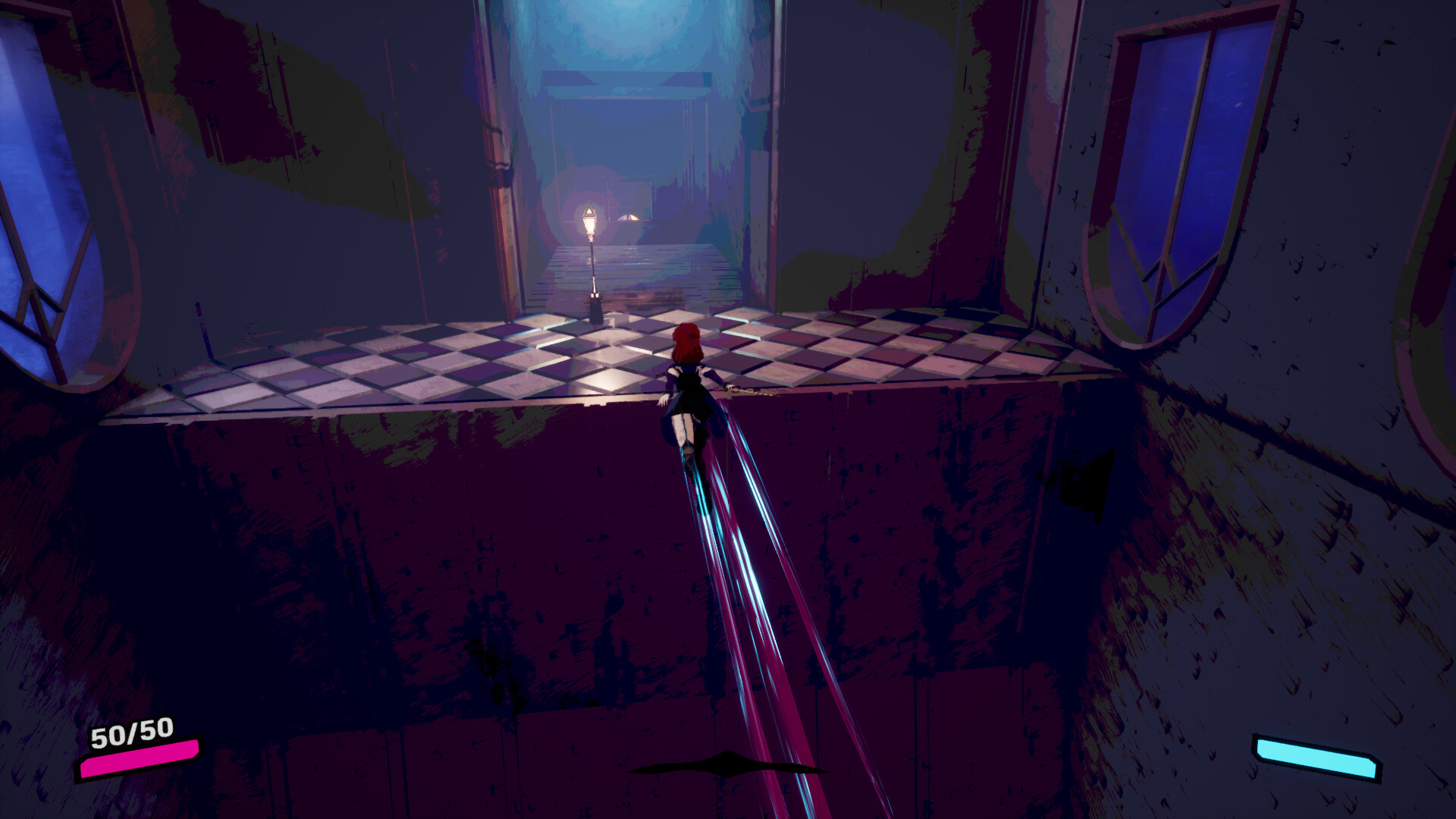Screen dimensions: 1456x819
Task: Click the 50/50 health counter text
Action: tap(130, 733)
